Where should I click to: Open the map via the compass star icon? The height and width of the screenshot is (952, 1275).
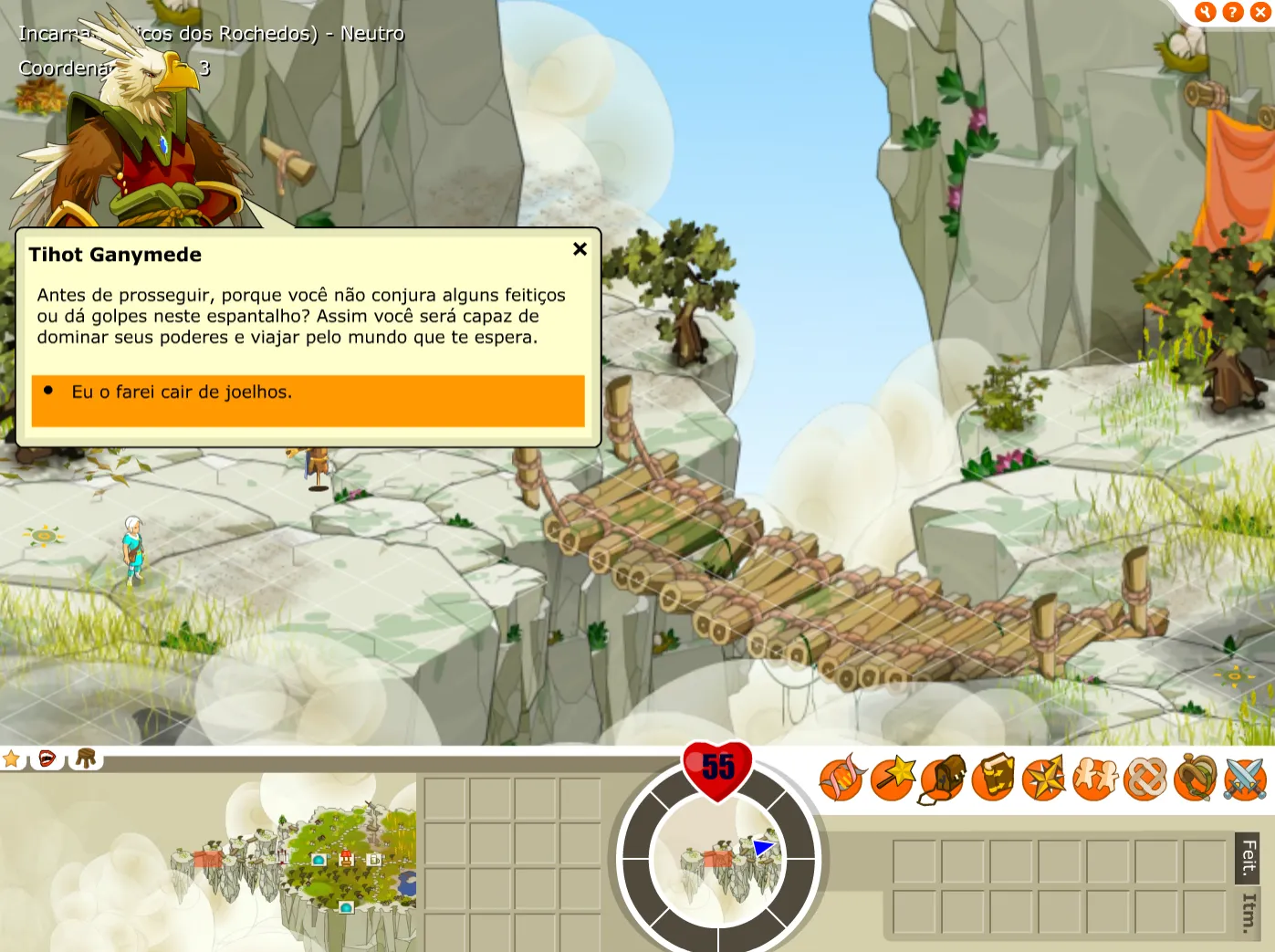(1044, 779)
